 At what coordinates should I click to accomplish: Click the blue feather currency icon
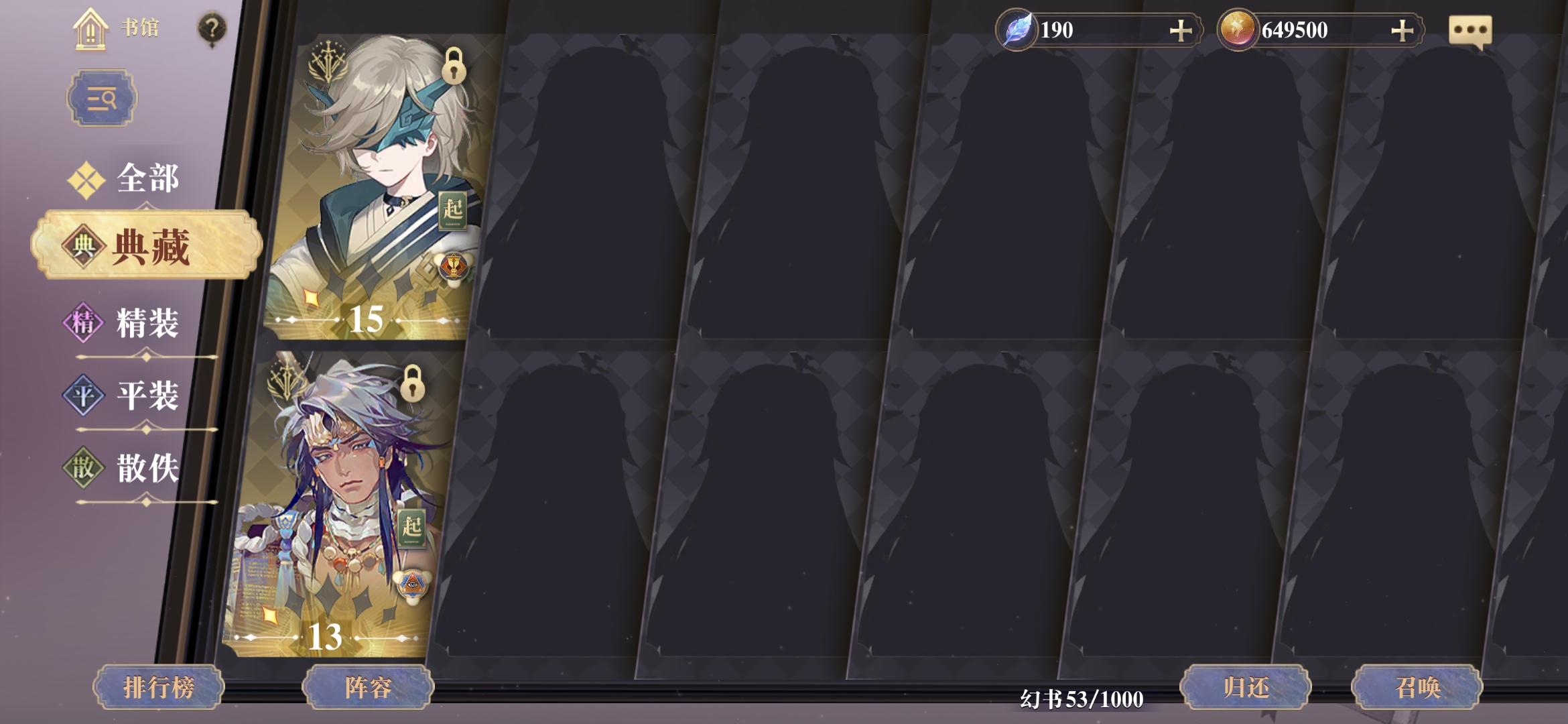[x=1017, y=29]
